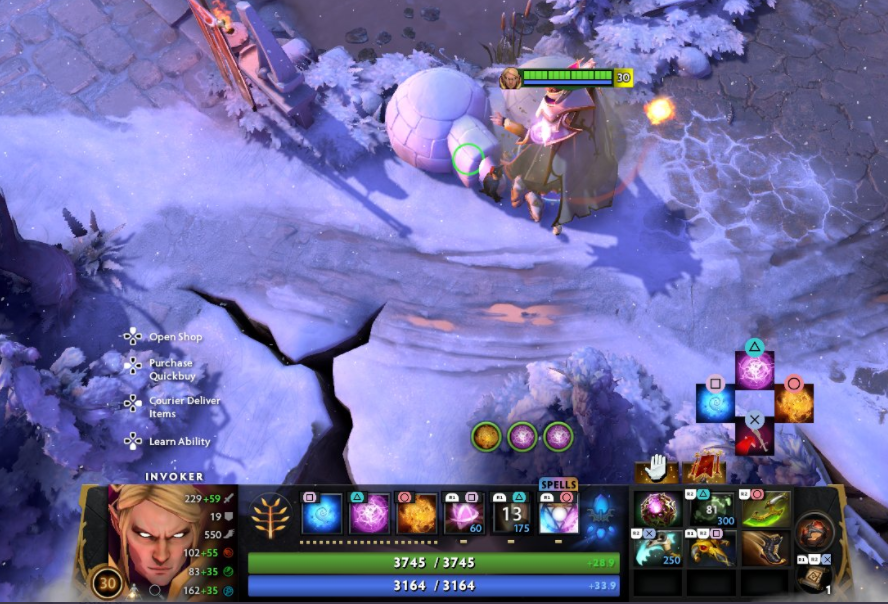Click the Aghanim's Scepter status indicator
Screen dimensions: 888x604
(x=600, y=516)
